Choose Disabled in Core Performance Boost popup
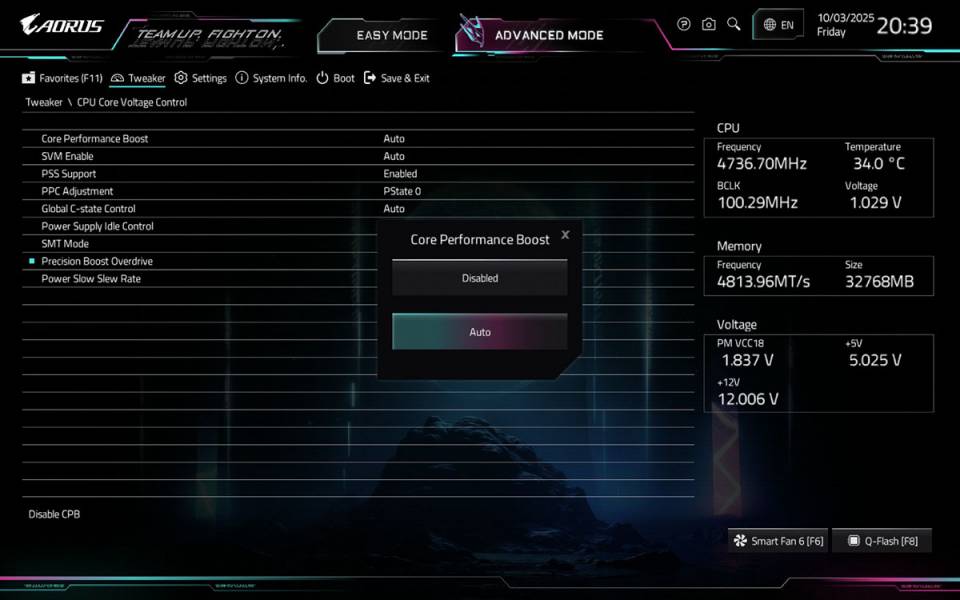The width and height of the screenshot is (960, 600). 480,278
